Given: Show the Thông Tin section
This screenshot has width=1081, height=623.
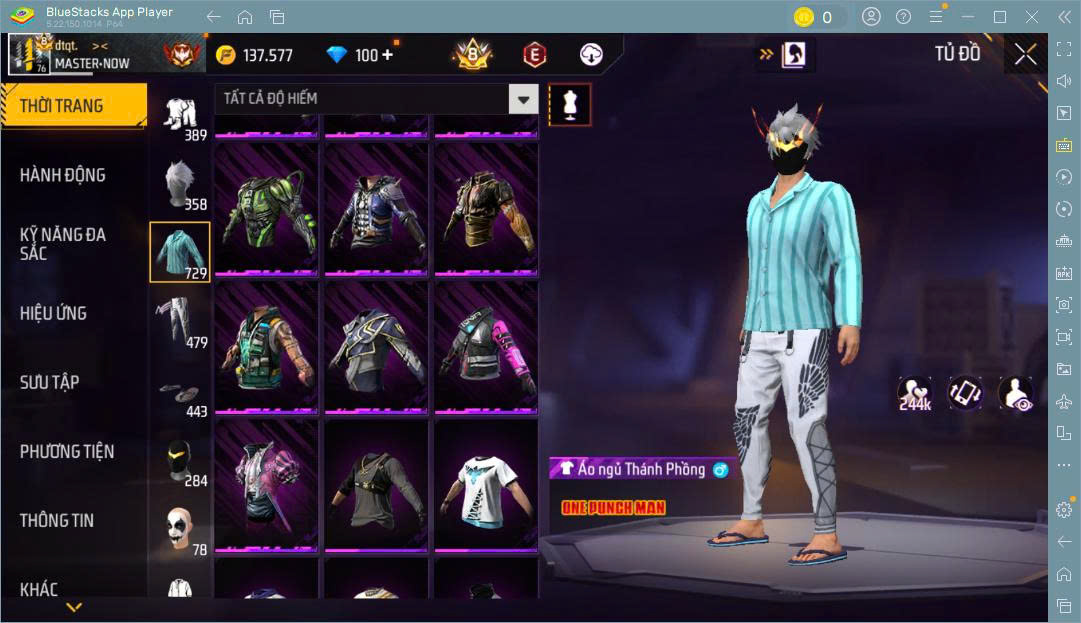Looking at the screenshot, I should [56, 520].
